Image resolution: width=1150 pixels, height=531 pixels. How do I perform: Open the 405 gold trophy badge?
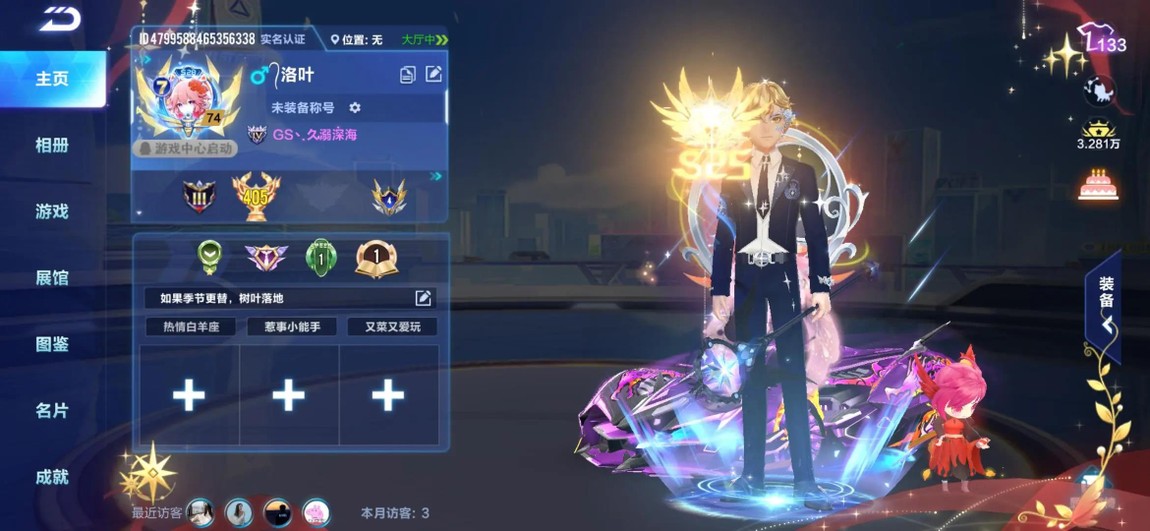(x=255, y=195)
